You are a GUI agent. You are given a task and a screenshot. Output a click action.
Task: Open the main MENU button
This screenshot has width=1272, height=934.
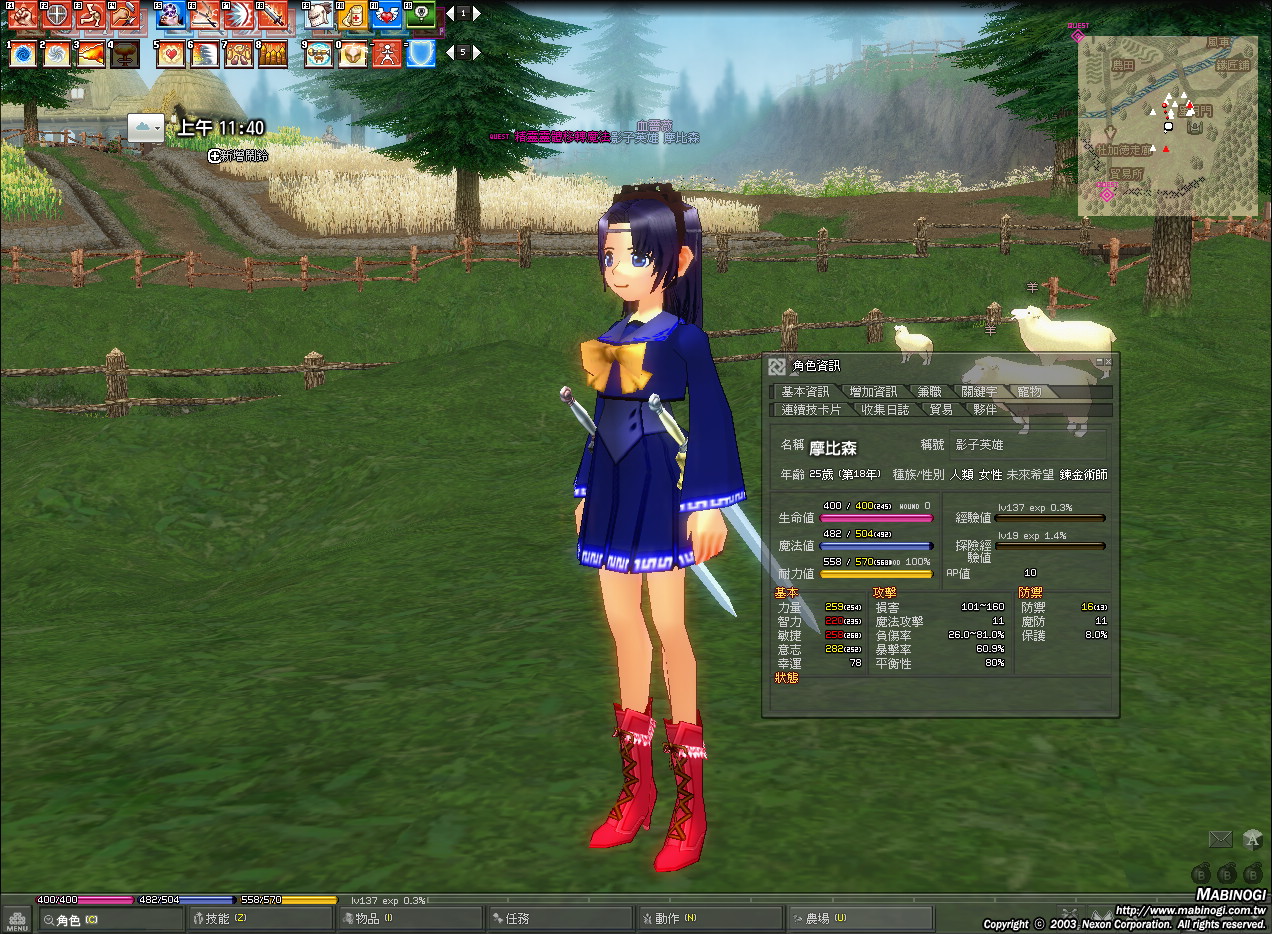coord(16,920)
